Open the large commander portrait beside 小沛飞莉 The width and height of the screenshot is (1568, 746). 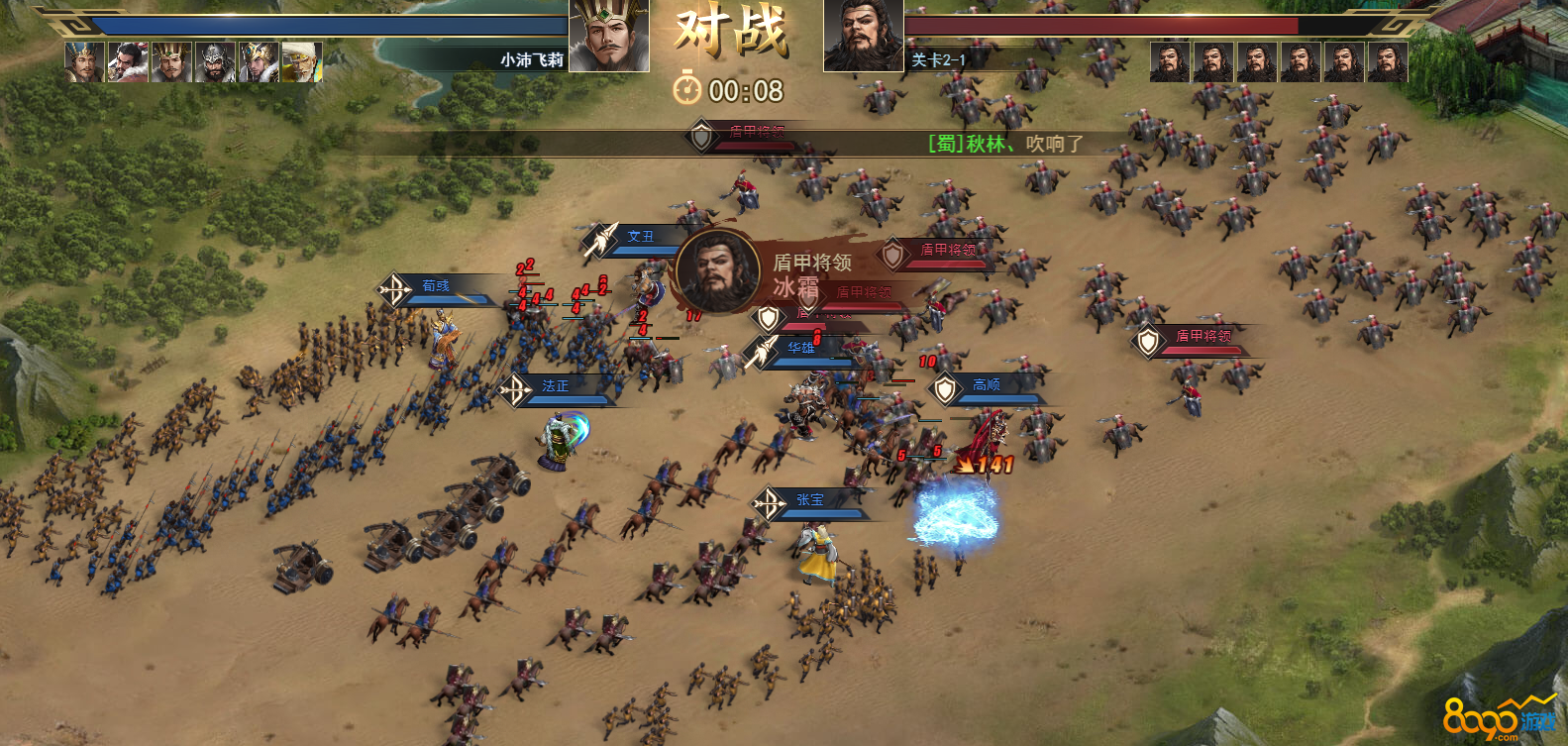click(x=609, y=37)
